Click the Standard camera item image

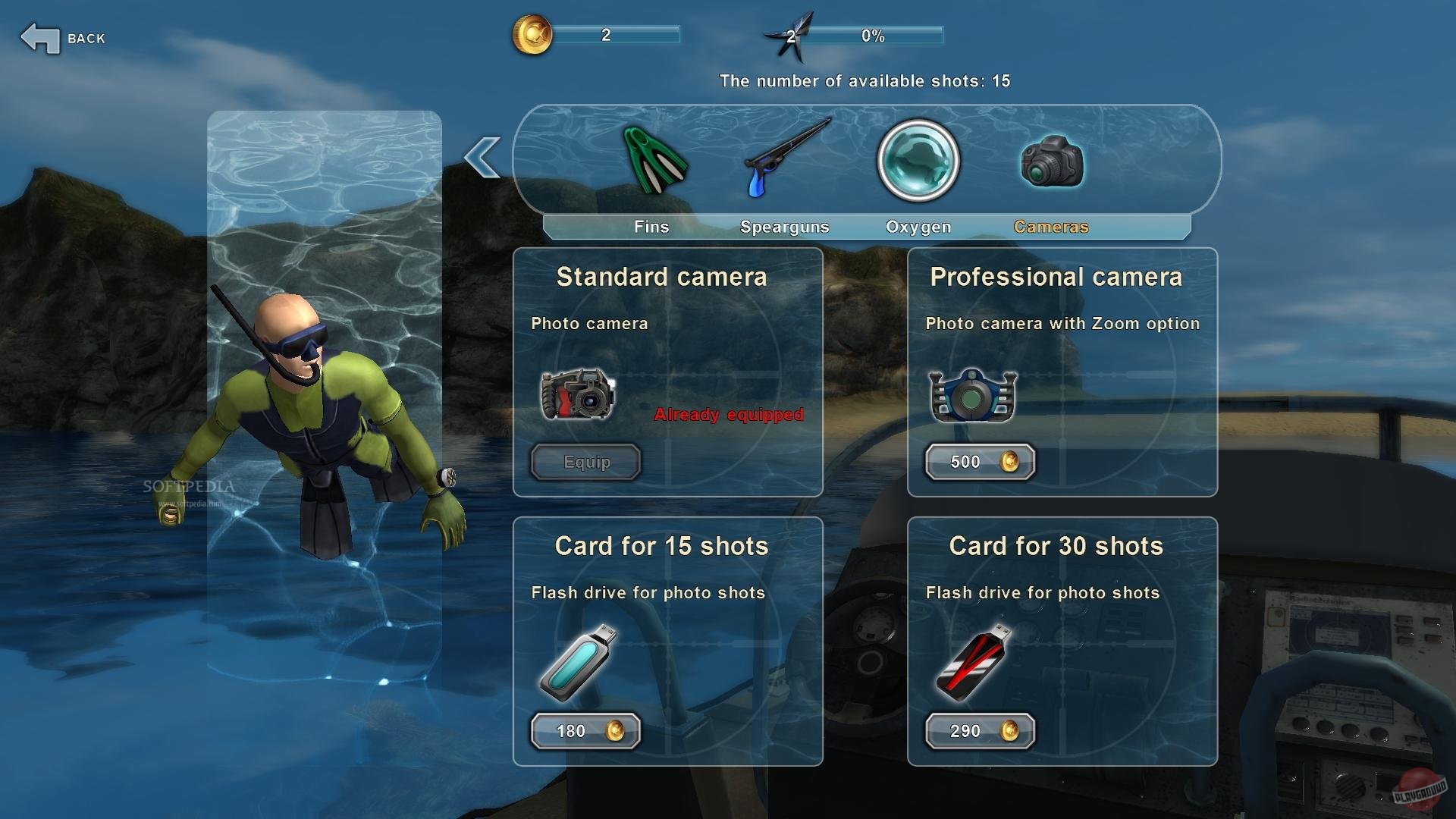click(578, 394)
